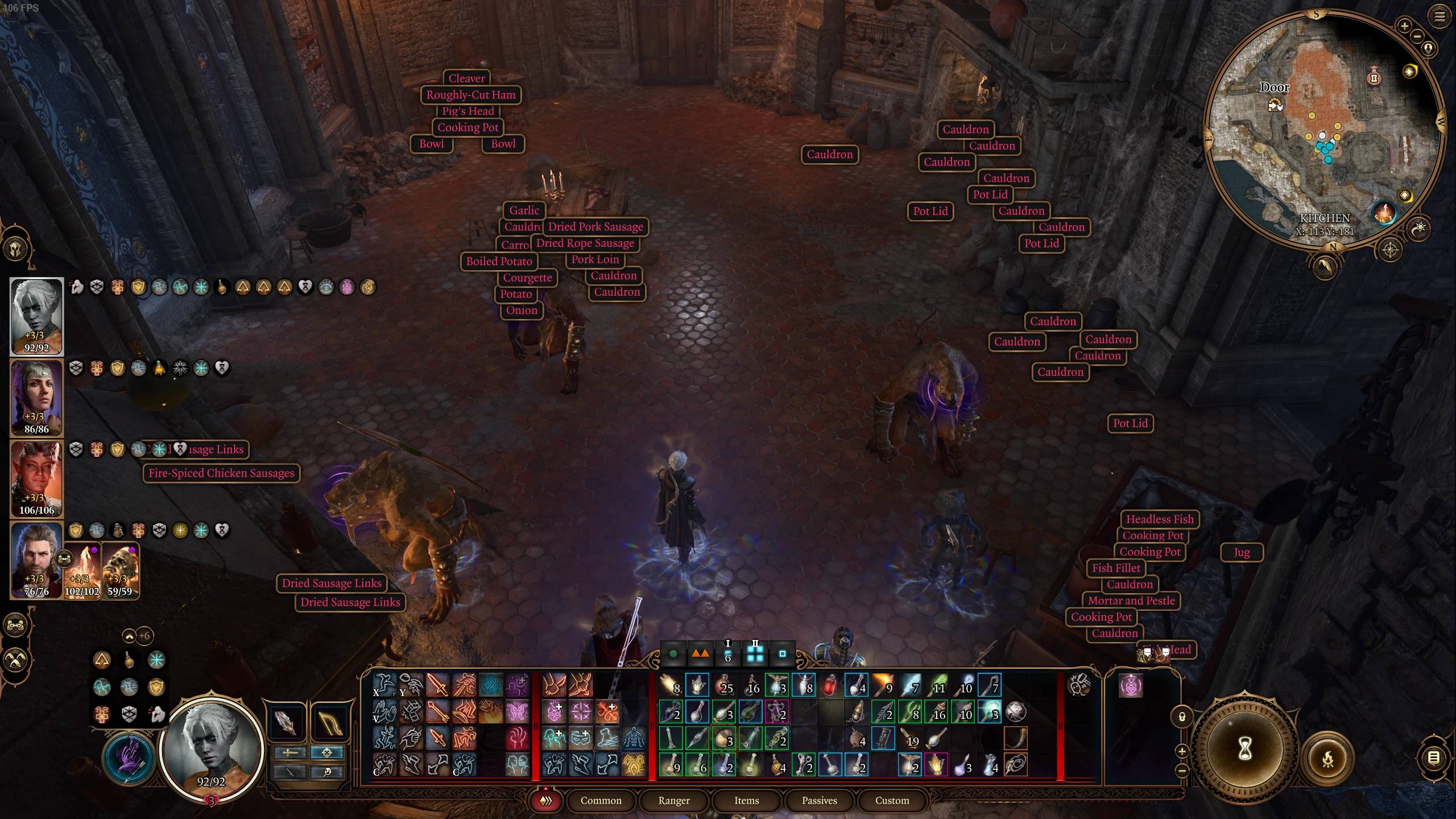Switch to the Common hotbar tab
Image resolution: width=1456 pixels, height=819 pixels.
(601, 800)
